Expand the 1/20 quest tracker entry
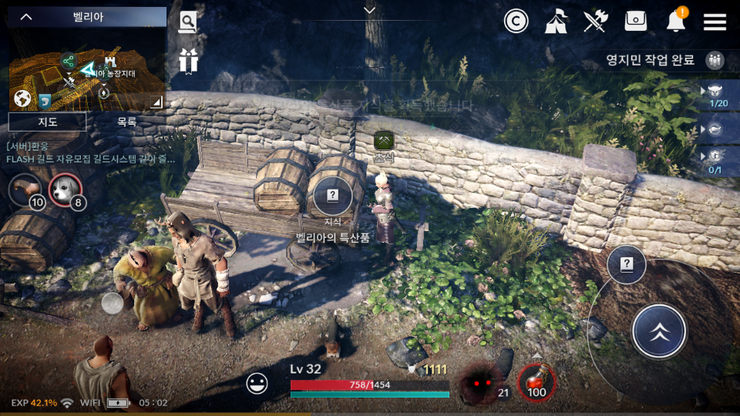 point(716,96)
